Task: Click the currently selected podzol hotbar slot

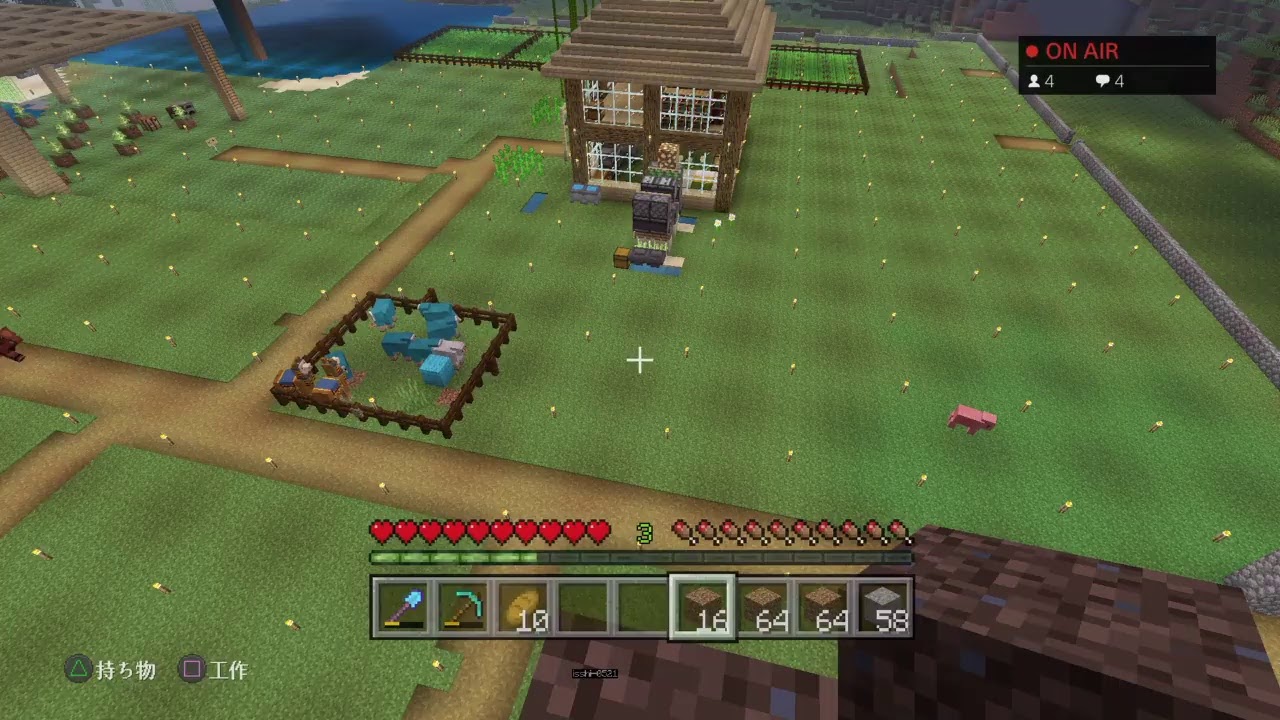Action: coord(704,605)
